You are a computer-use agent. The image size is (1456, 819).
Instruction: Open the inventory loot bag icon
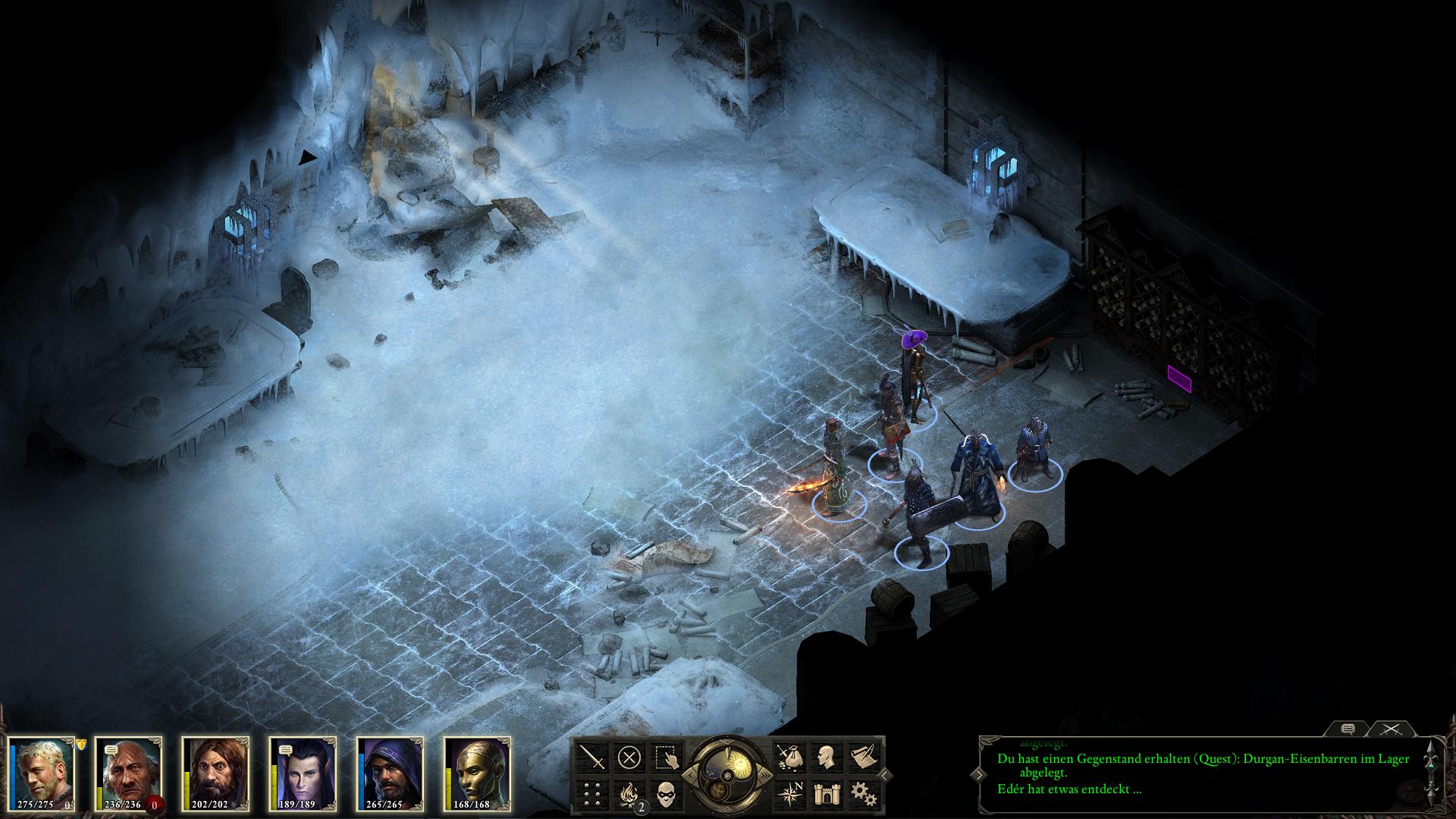(789, 757)
